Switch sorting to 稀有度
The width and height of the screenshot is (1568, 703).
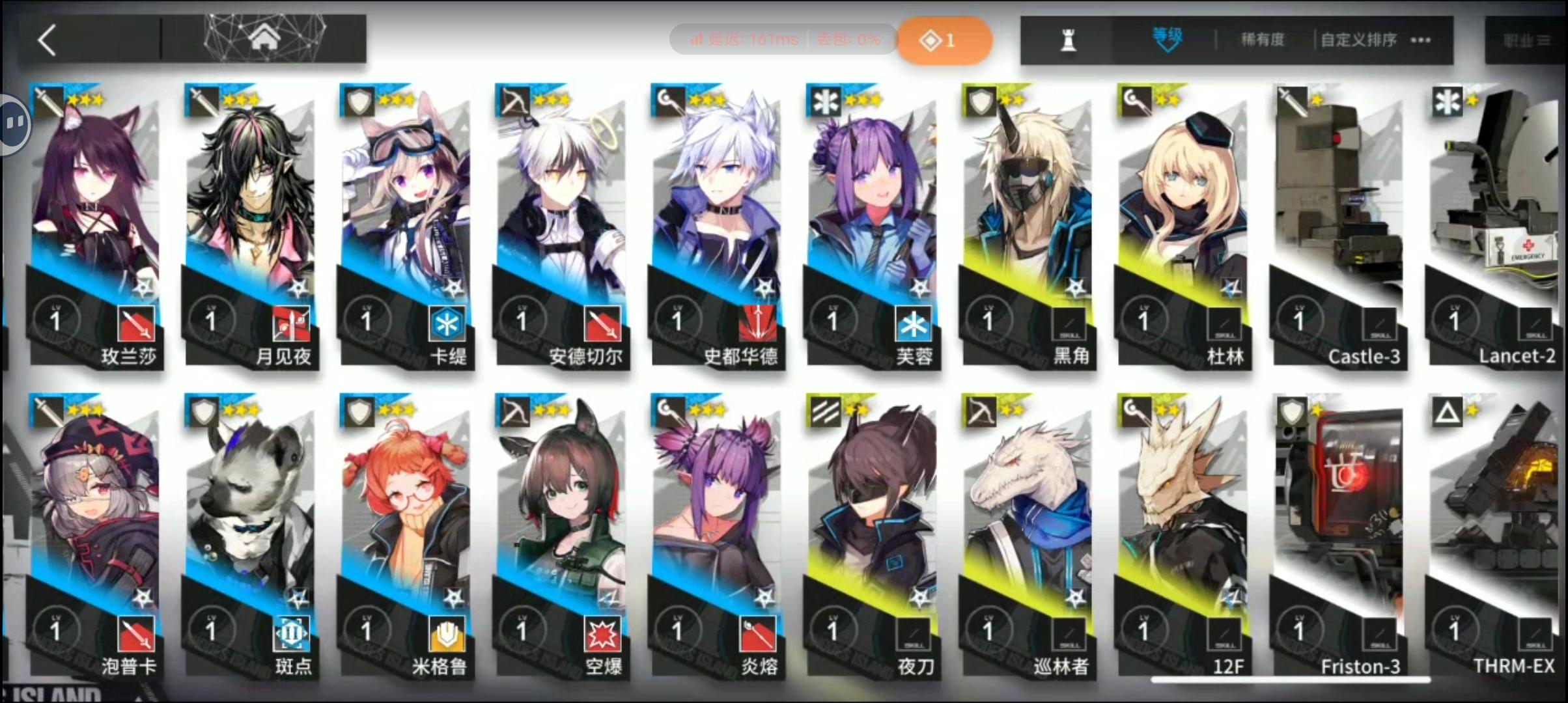pyautogui.click(x=1261, y=40)
